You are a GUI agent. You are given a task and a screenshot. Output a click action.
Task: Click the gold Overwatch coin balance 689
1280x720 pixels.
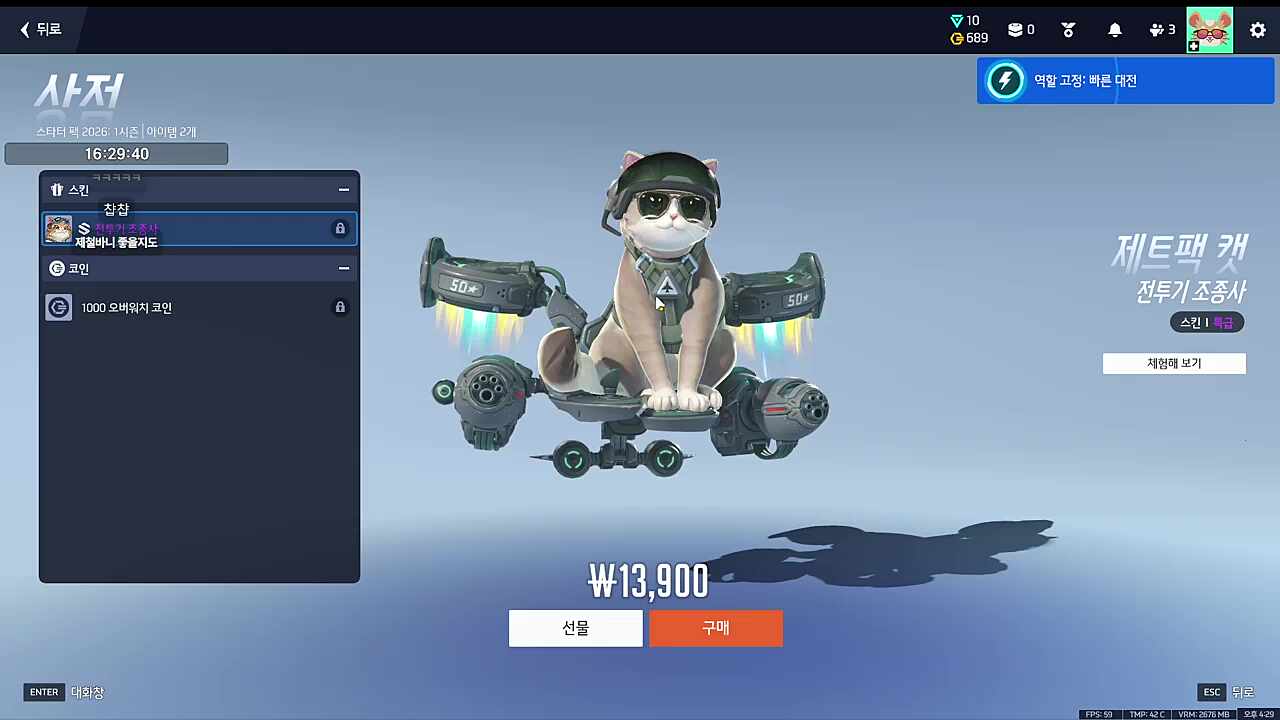(x=969, y=38)
